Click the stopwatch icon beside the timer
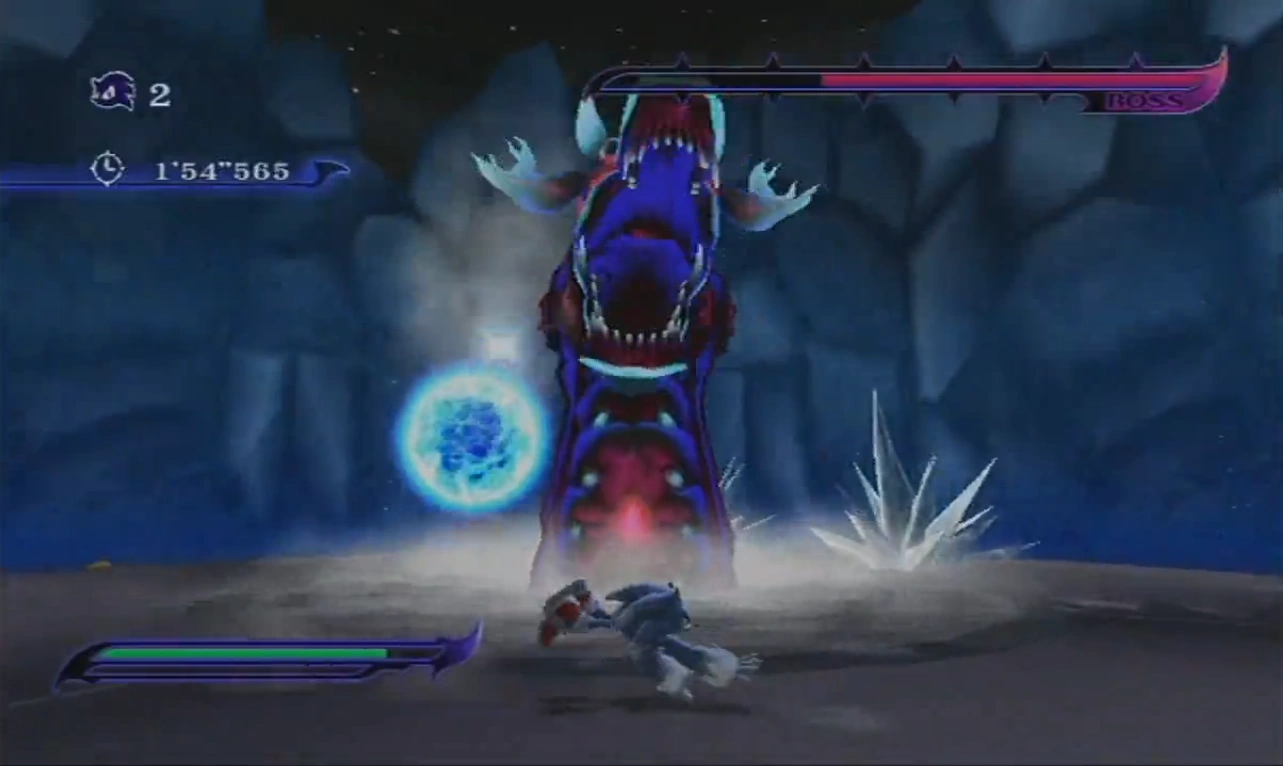Screen dimensions: 1283x766 pyautogui.click(x=106, y=168)
